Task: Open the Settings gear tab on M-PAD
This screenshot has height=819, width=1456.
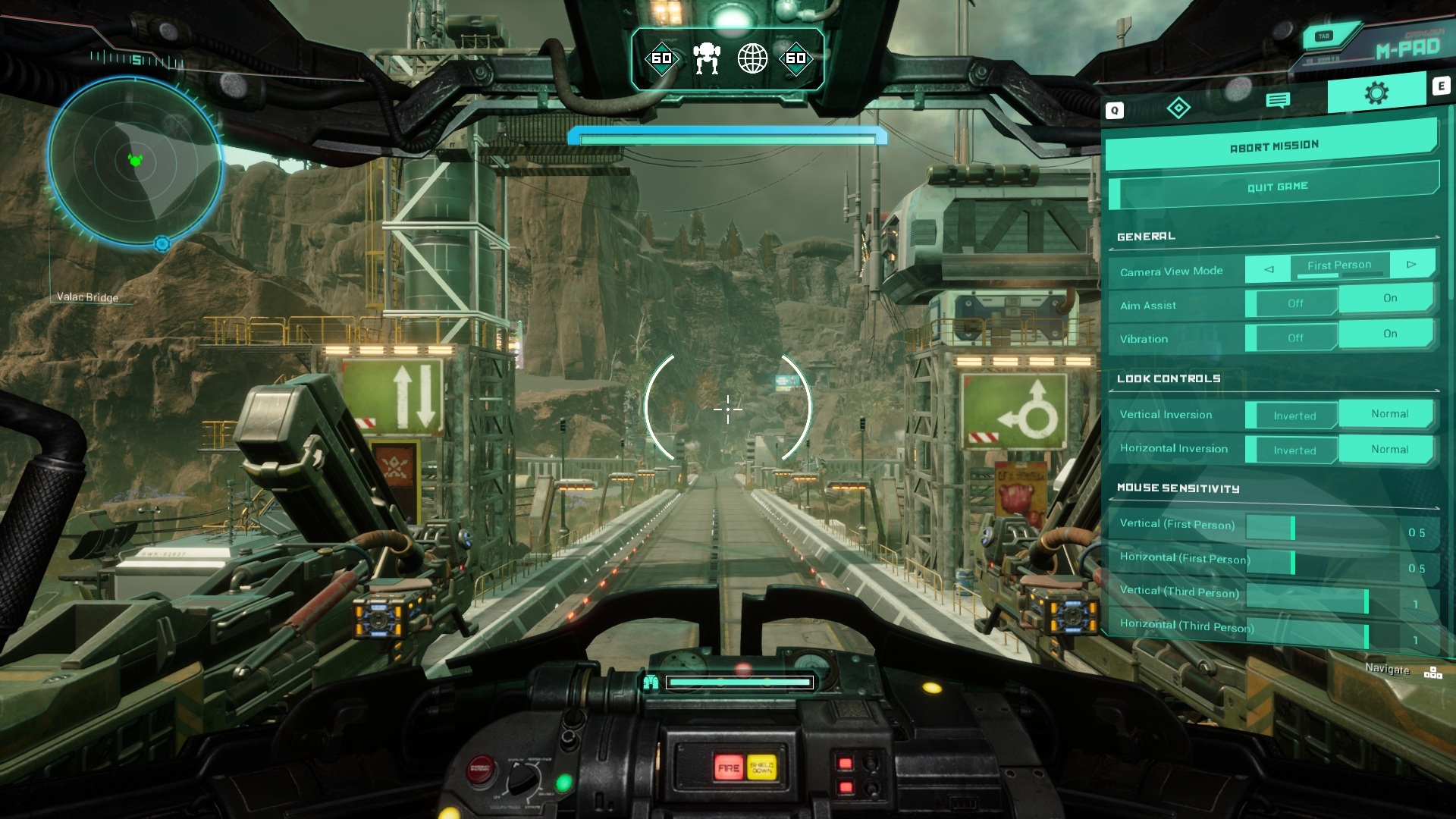Action: coord(1376,93)
